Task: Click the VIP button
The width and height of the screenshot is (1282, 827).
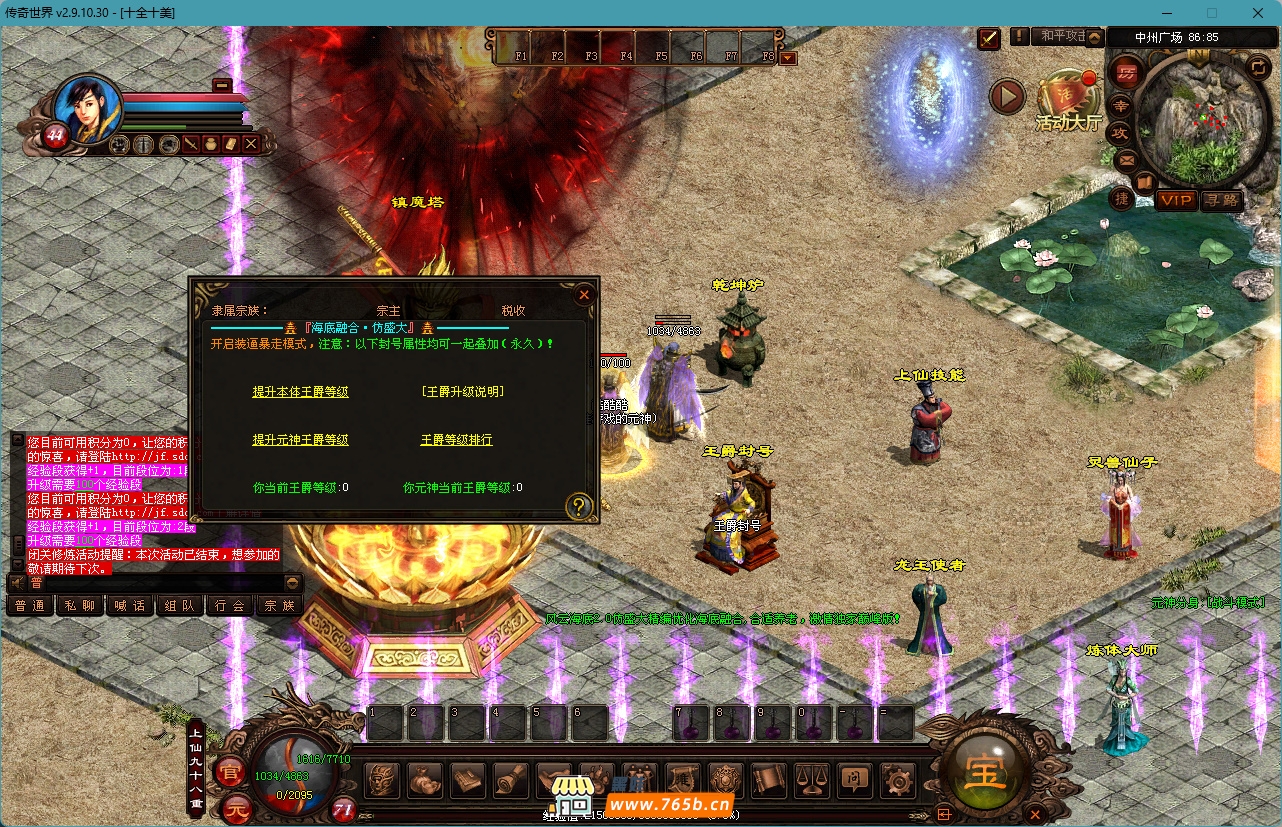Action: tap(1177, 201)
